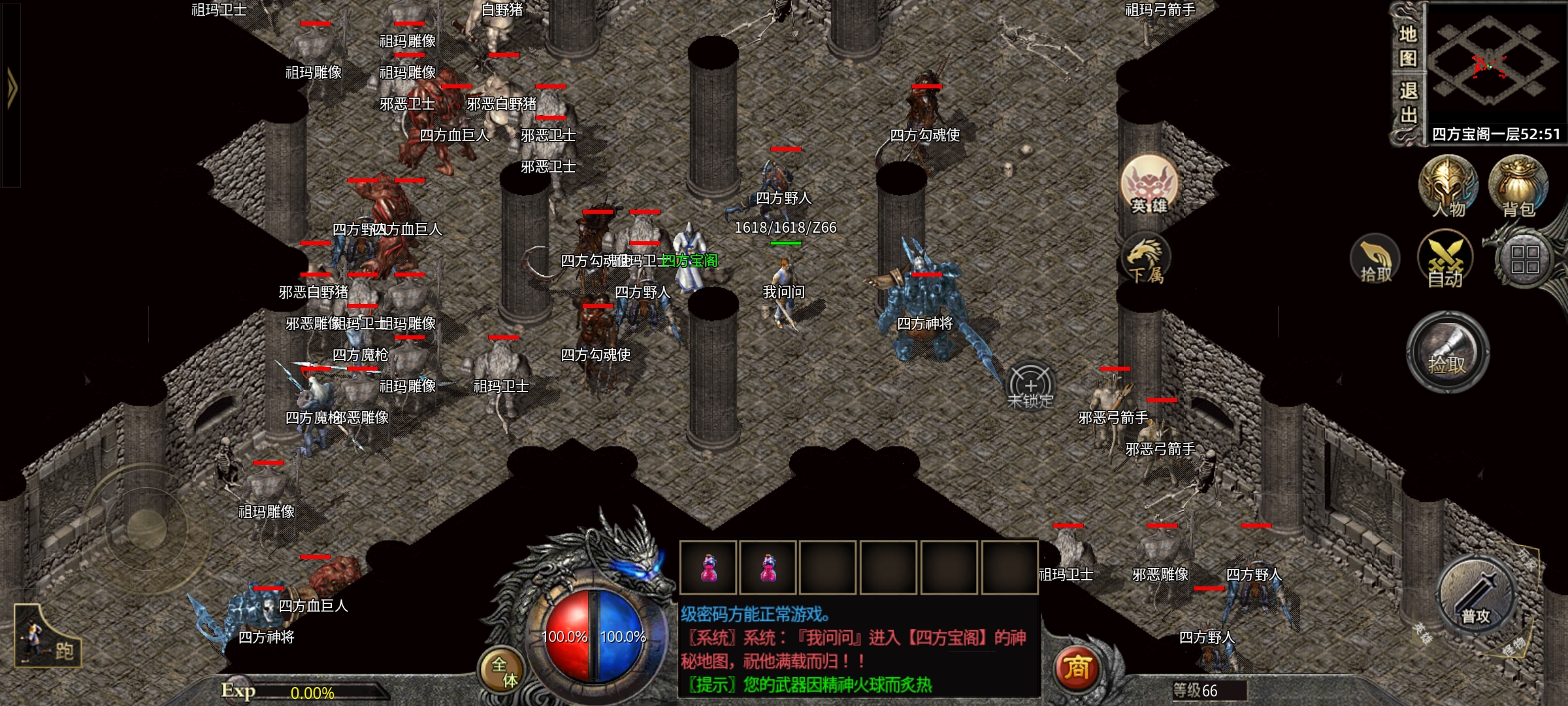
Task: Tap the large round 捡取 pickup button
Action: (x=1447, y=353)
